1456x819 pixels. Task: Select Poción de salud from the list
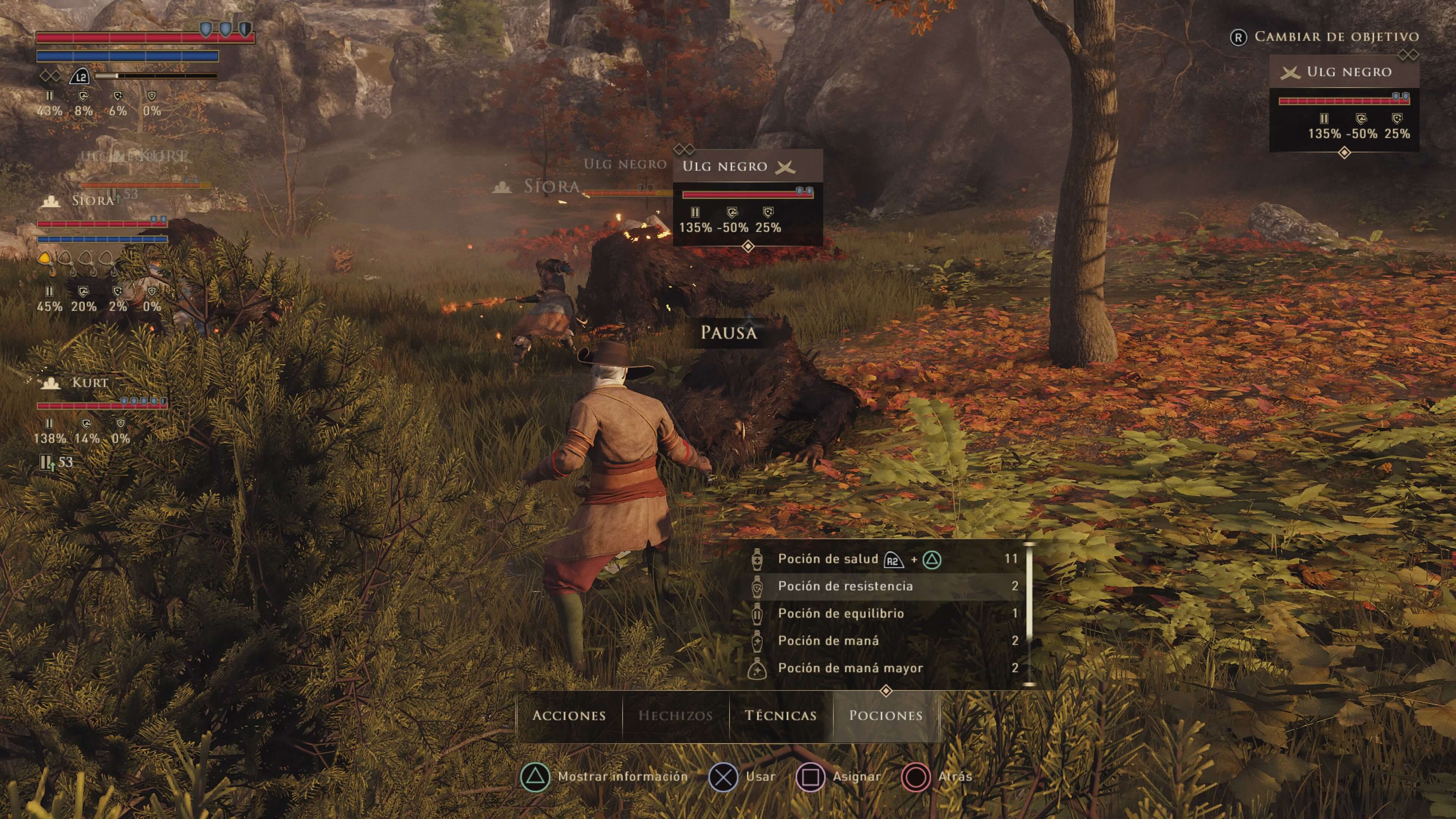(x=827, y=559)
